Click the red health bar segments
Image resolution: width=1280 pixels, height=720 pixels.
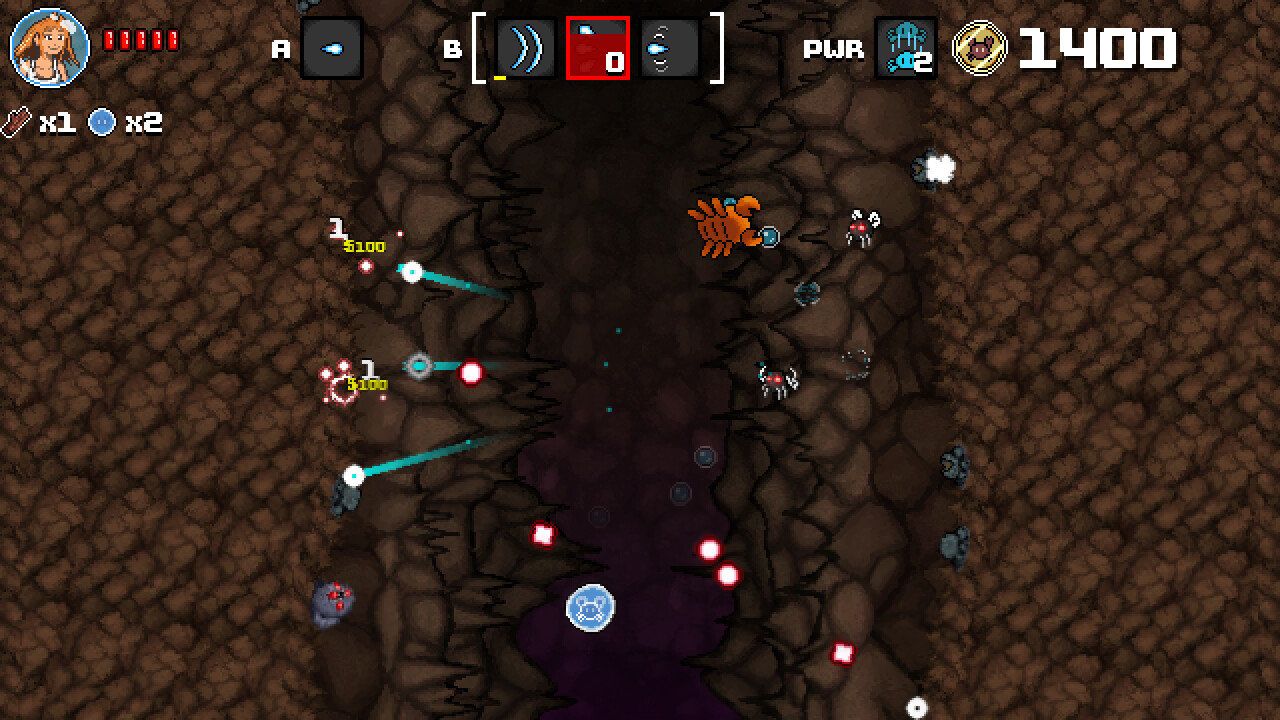click(x=141, y=40)
